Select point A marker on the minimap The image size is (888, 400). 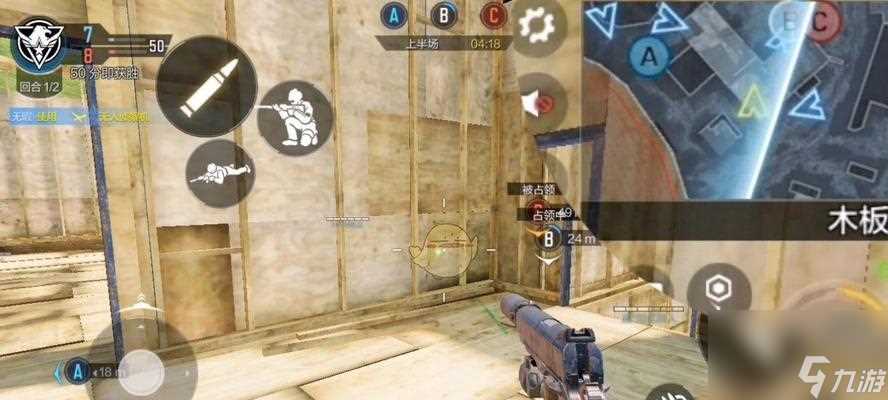pyautogui.click(x=653, y=58)
